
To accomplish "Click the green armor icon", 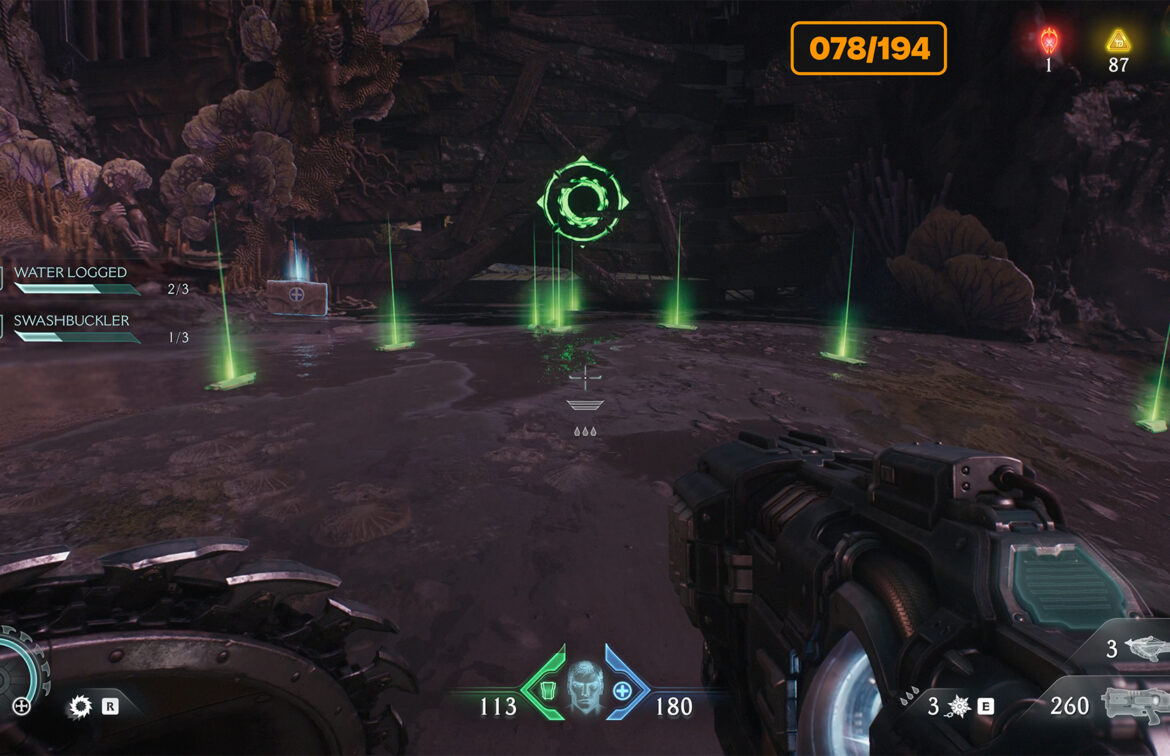I will click(x=547, y=691).
